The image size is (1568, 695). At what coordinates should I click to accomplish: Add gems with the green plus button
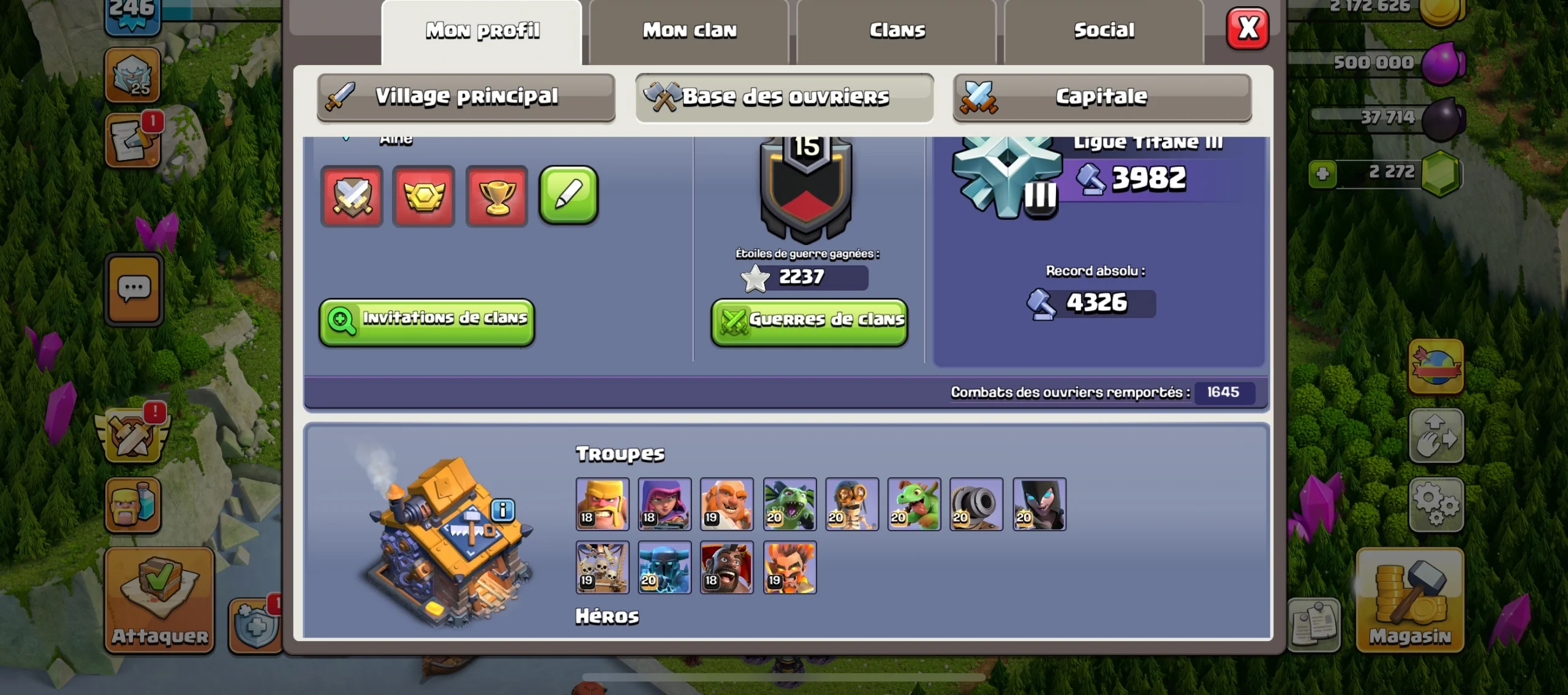pos(1322,173)
